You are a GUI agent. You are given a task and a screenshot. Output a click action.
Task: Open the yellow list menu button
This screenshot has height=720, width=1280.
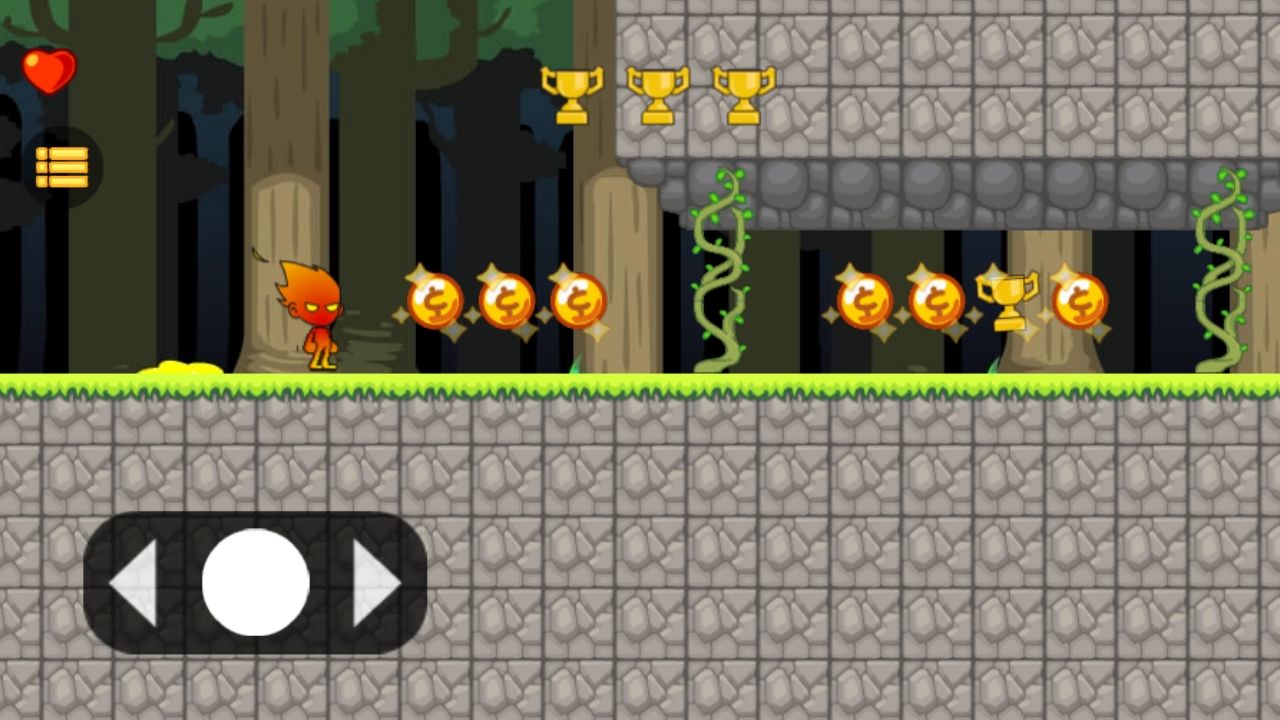[x=62, y=167]
